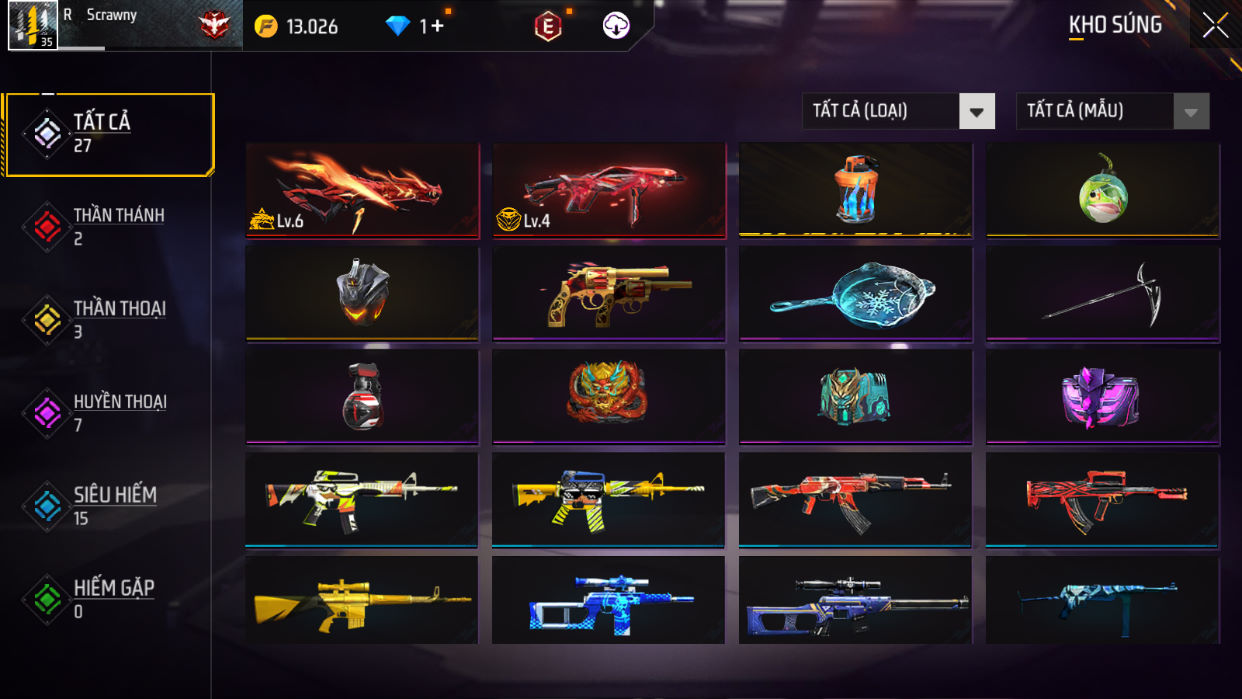This screenshot has height=699, width=1242.
Task: Switch to the Thần Thánh rarity tab
Action: [x=110, y=227]
